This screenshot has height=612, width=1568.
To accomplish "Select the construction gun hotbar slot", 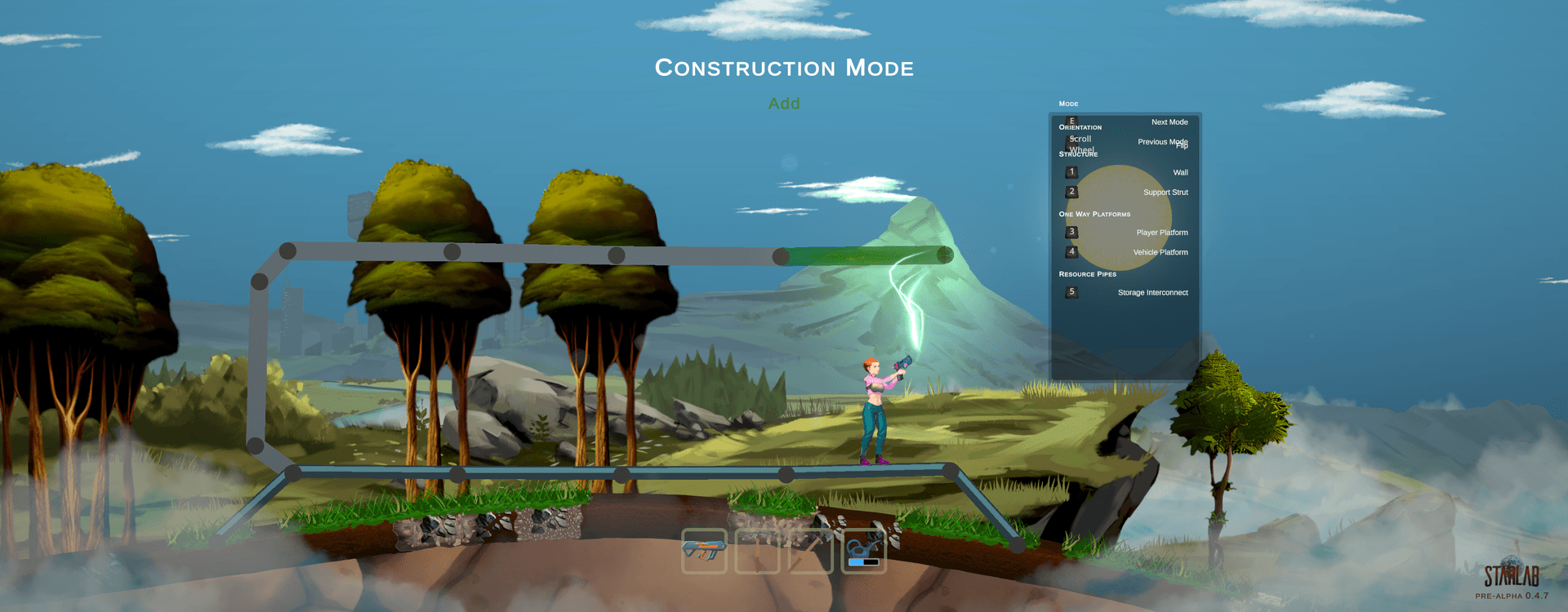I will coord(703,551).
